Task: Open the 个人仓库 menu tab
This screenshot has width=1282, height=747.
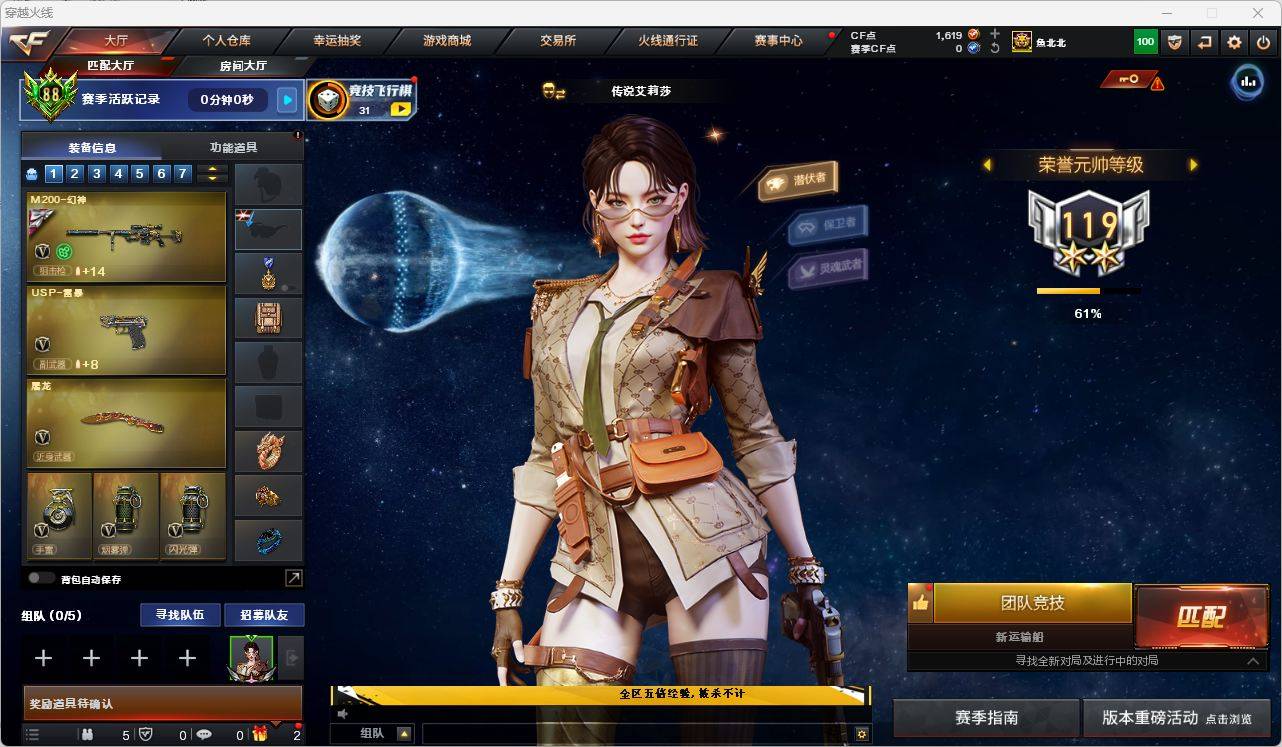Action: click(x=226, y=41)
